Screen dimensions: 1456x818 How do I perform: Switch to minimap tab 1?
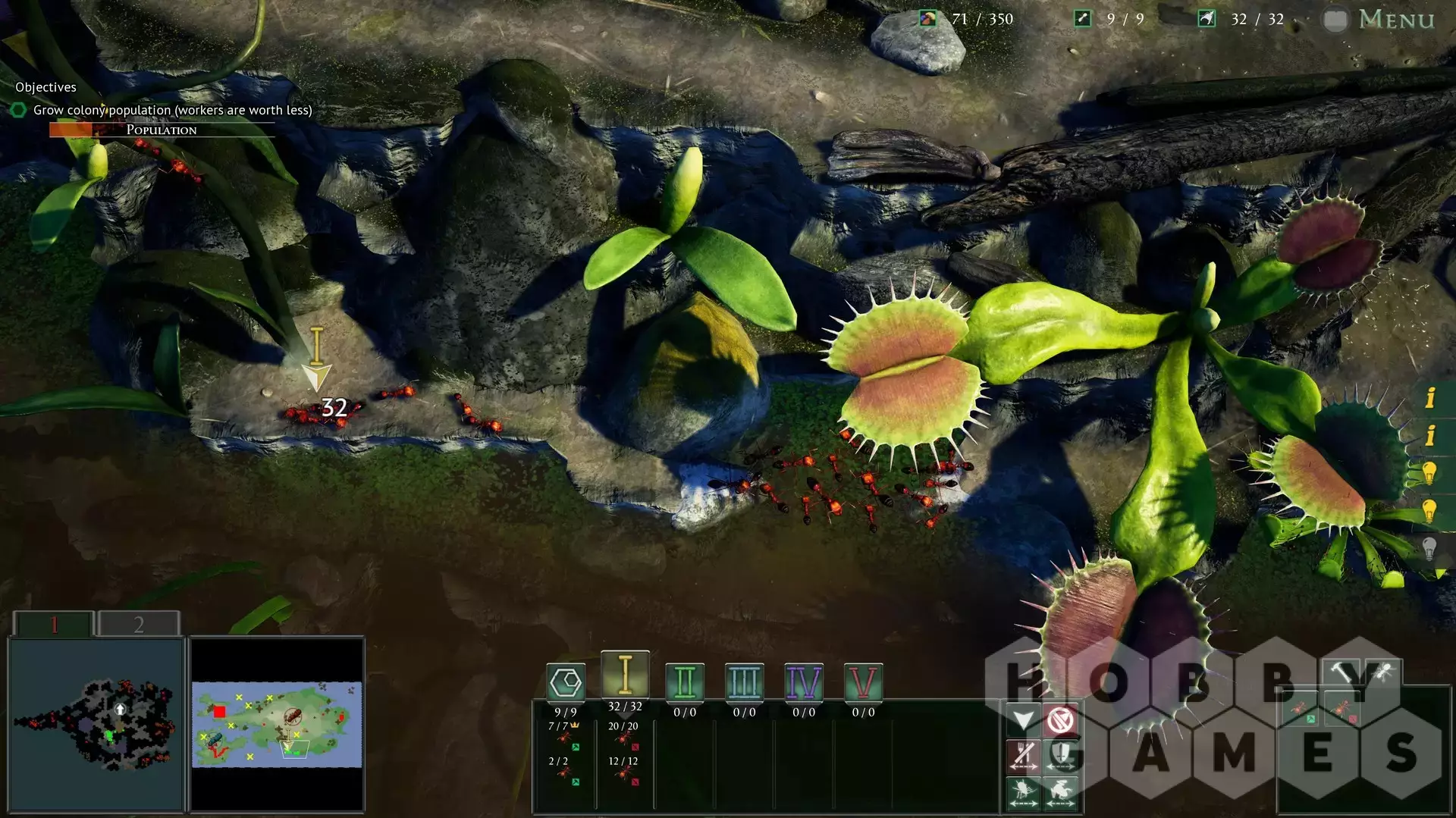tap(54, 624)
